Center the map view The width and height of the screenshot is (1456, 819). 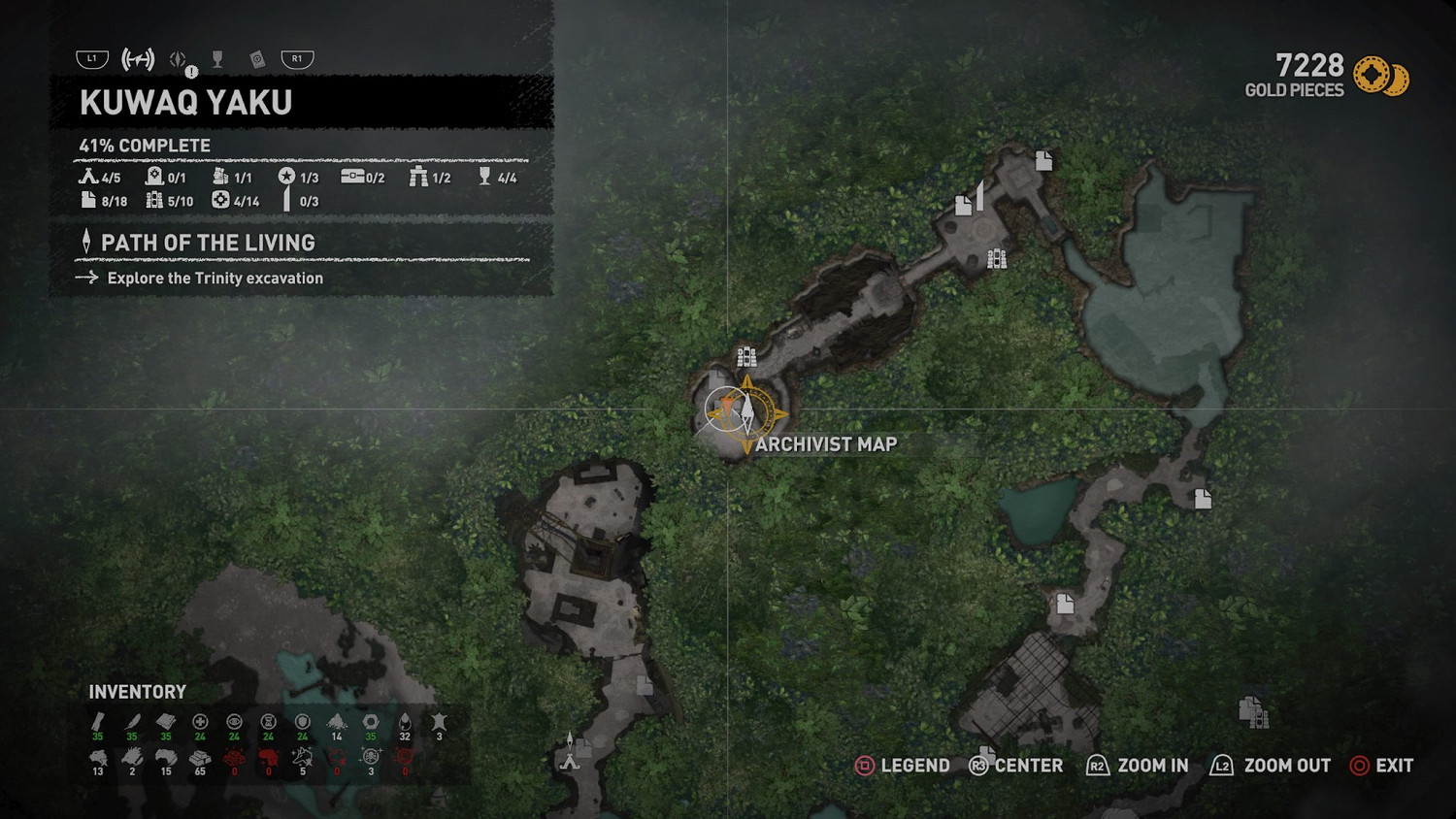pos(1016,766)
